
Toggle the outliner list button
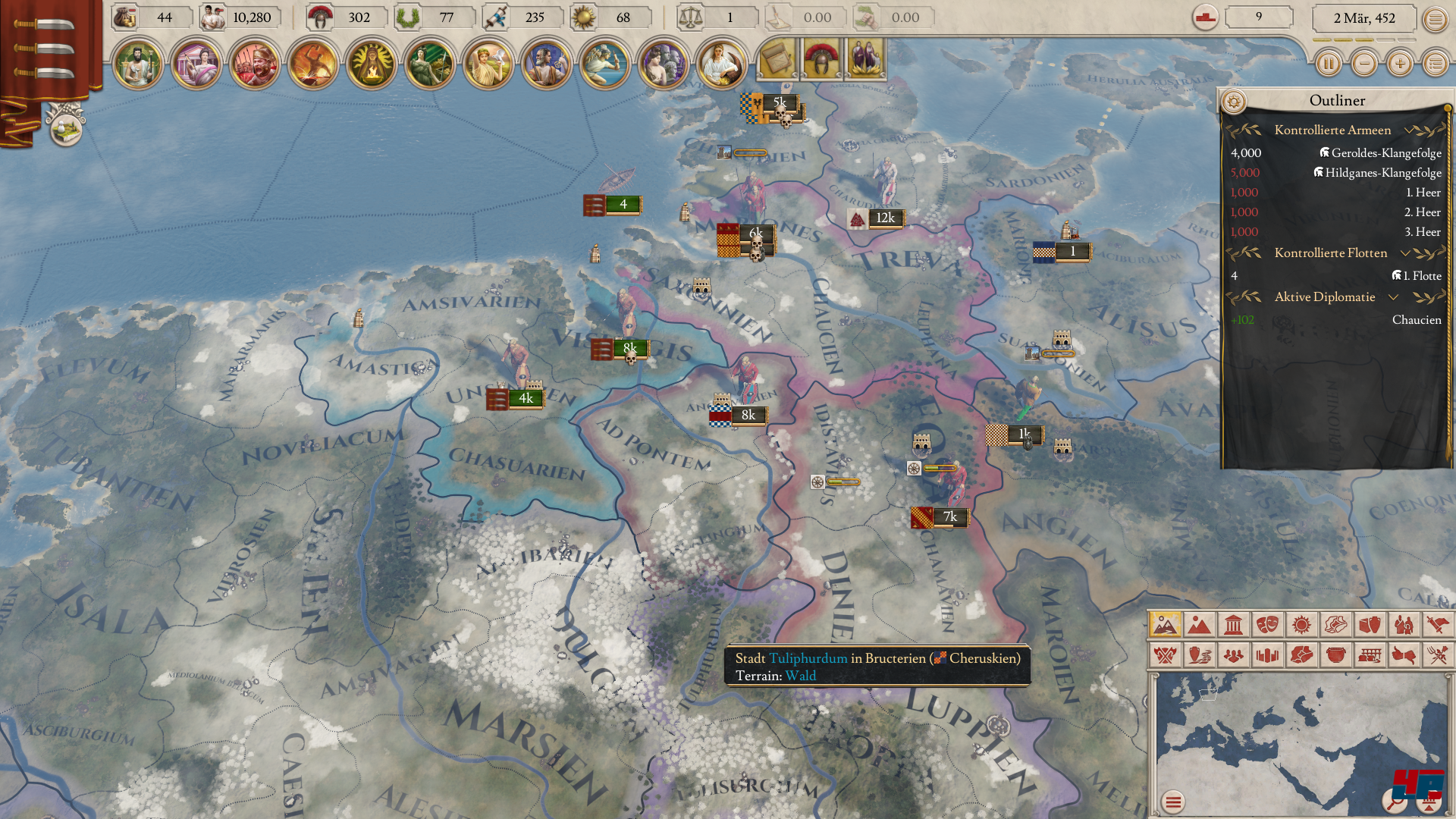click(1435, 64)
